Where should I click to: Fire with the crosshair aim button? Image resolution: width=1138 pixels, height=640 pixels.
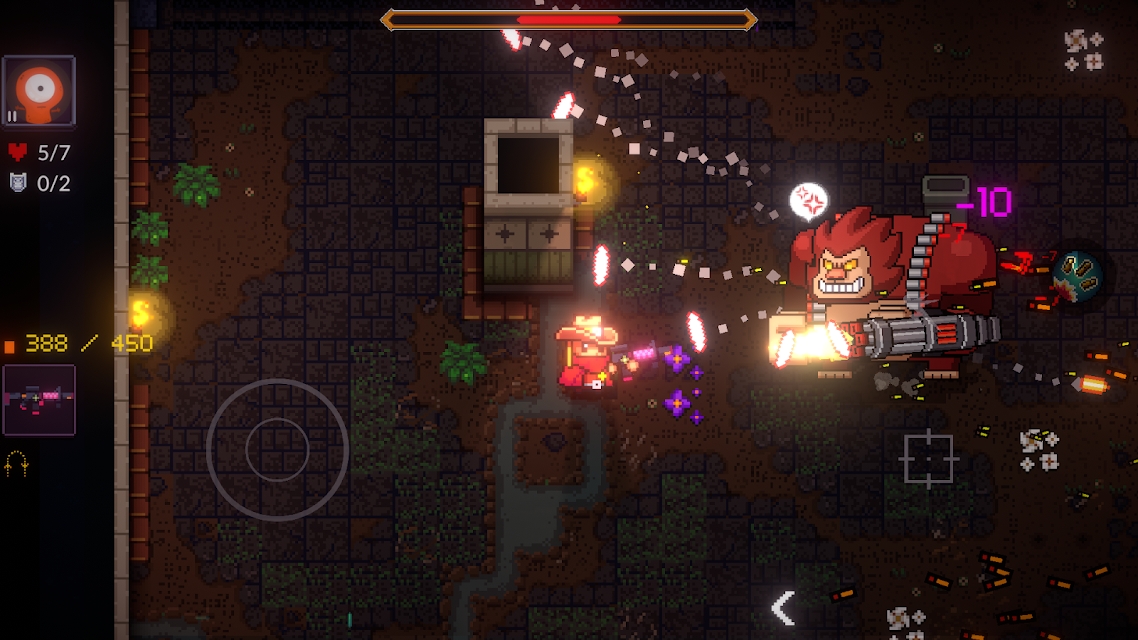tap(928, 458)
